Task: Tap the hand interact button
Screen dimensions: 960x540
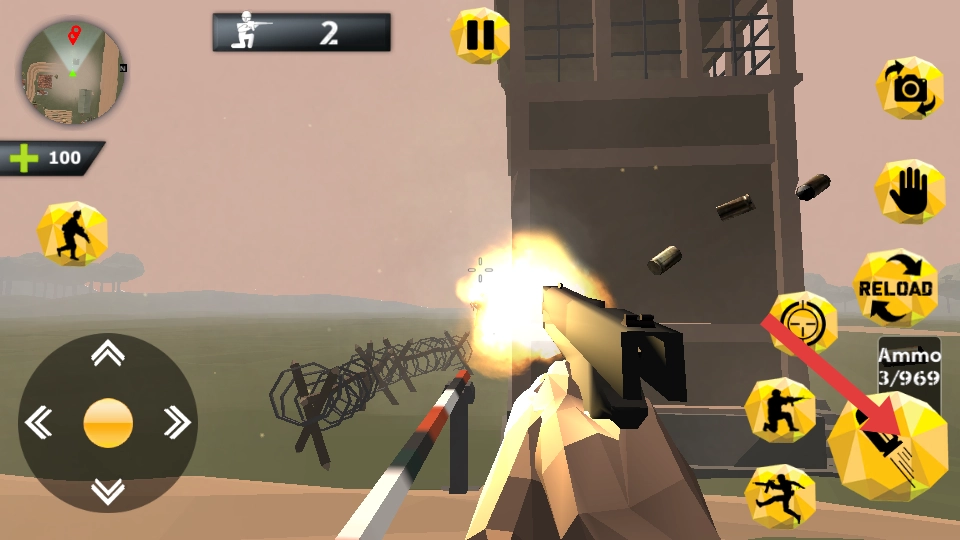Action: 909,191
